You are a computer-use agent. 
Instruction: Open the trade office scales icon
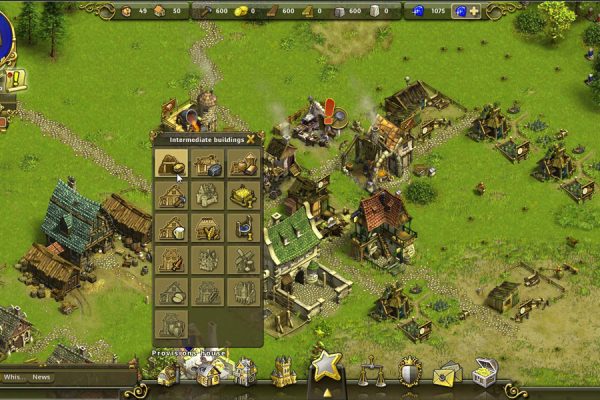374,372
